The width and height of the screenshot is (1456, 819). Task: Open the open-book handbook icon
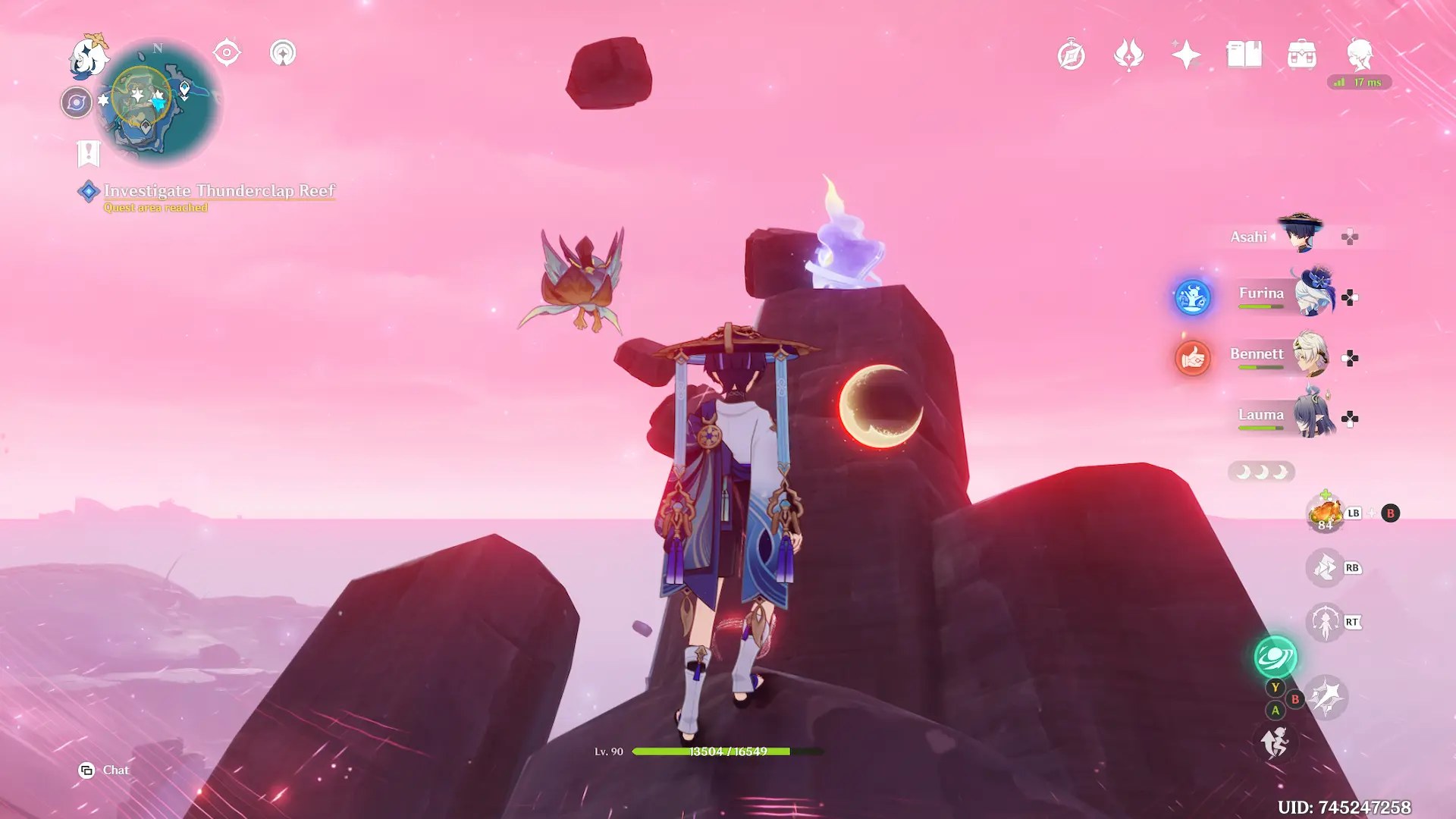pos(1244,55)
